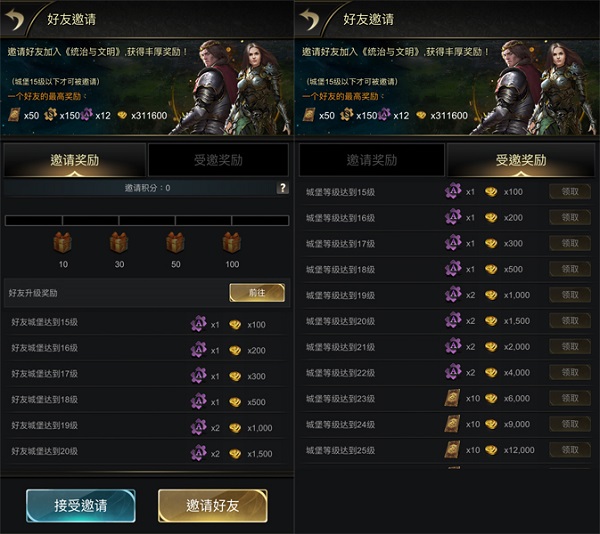Collect the castle level 17 reward
Viewport: 600px width, 534px height.
coord(570,243)
